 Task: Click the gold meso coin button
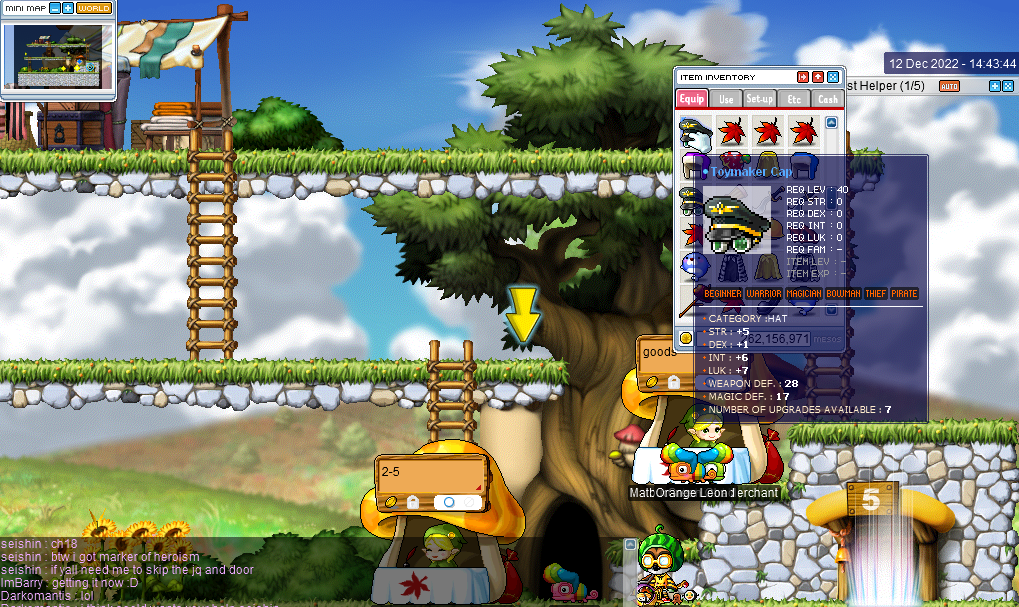(687, 339)
